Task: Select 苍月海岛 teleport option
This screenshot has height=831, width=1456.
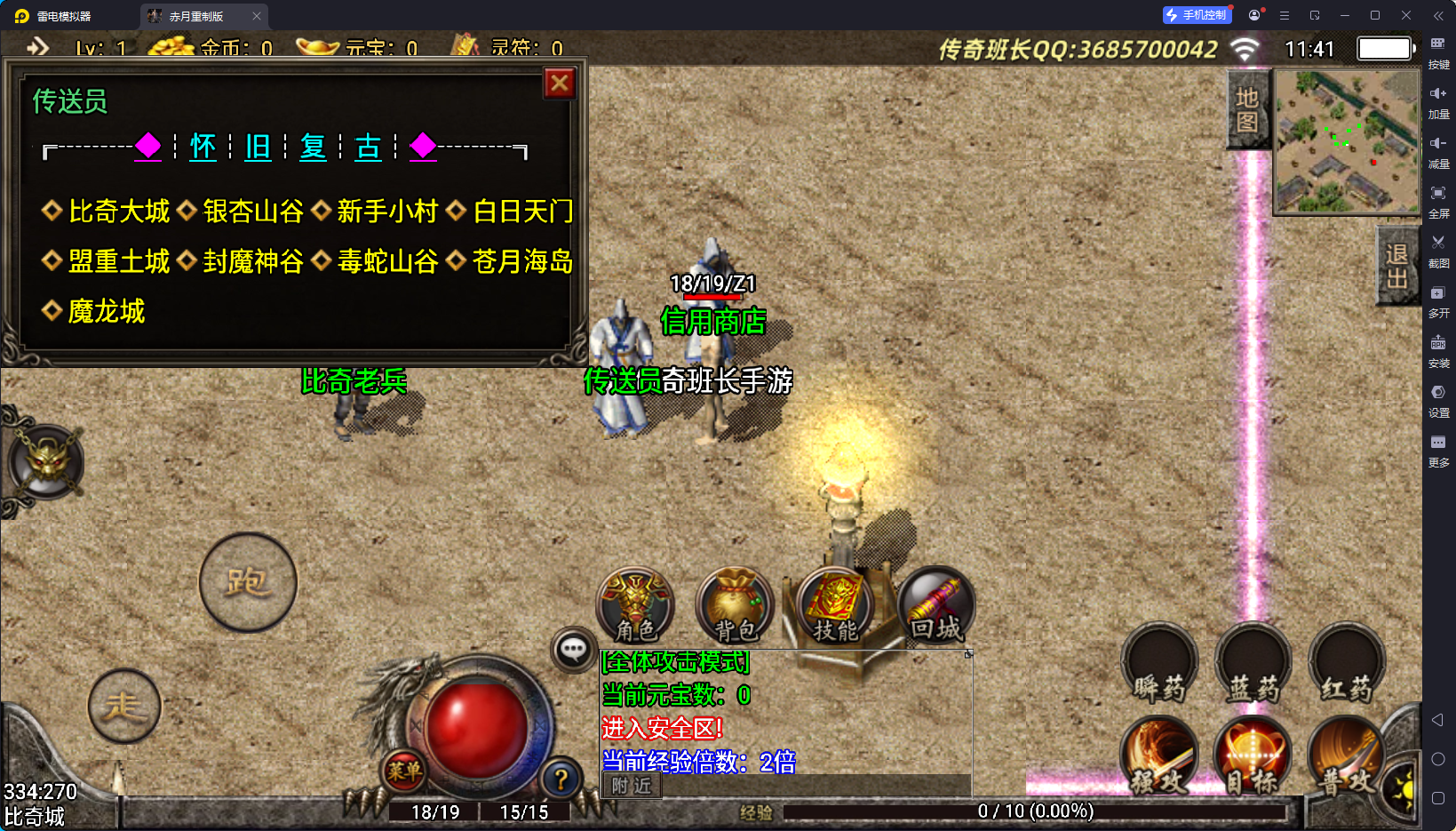Action: coord(522,261)
